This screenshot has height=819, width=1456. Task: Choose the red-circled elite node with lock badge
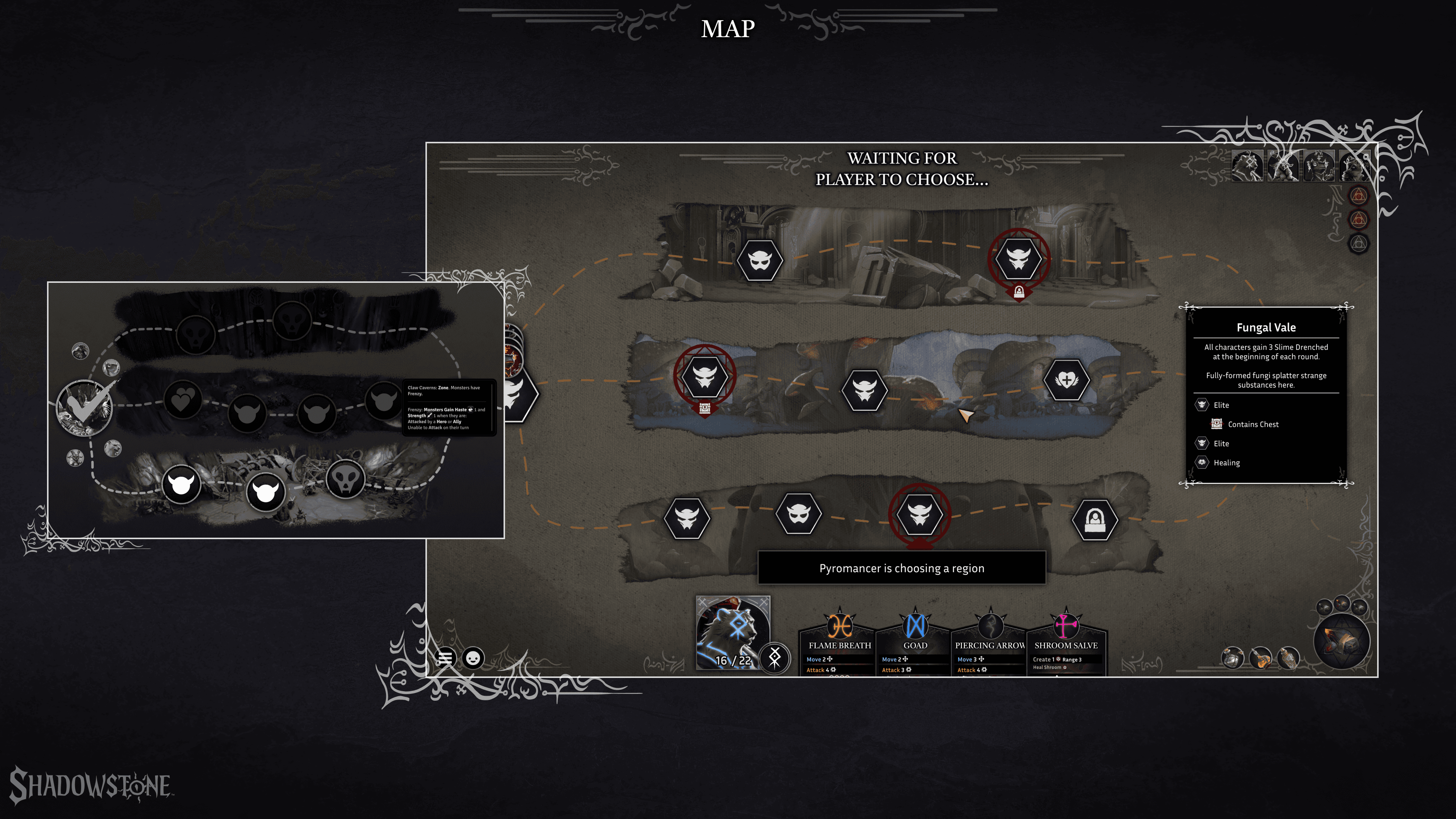tap(1018, 259)
